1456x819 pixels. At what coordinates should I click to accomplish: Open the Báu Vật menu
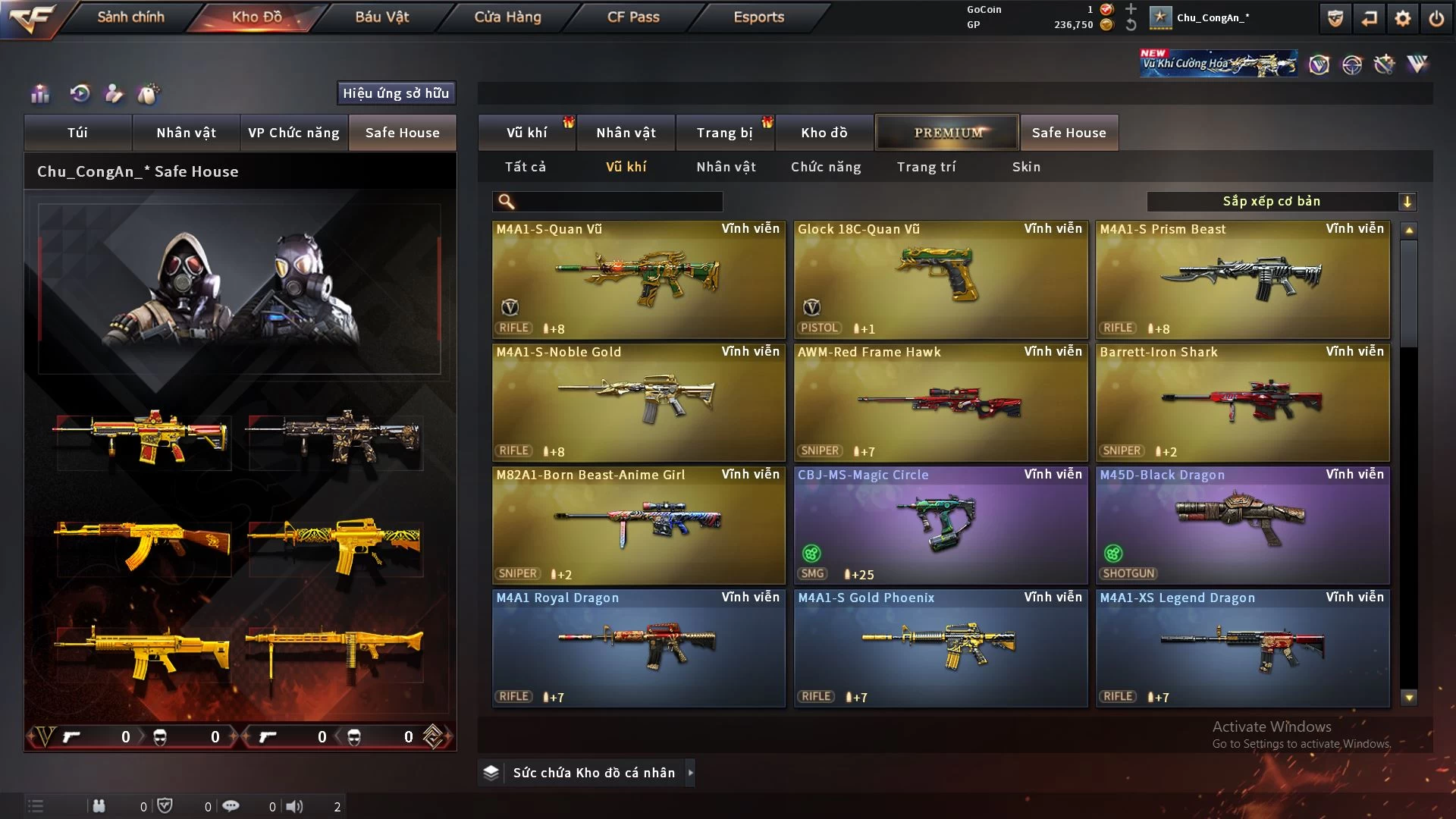(x=381, y=17)
